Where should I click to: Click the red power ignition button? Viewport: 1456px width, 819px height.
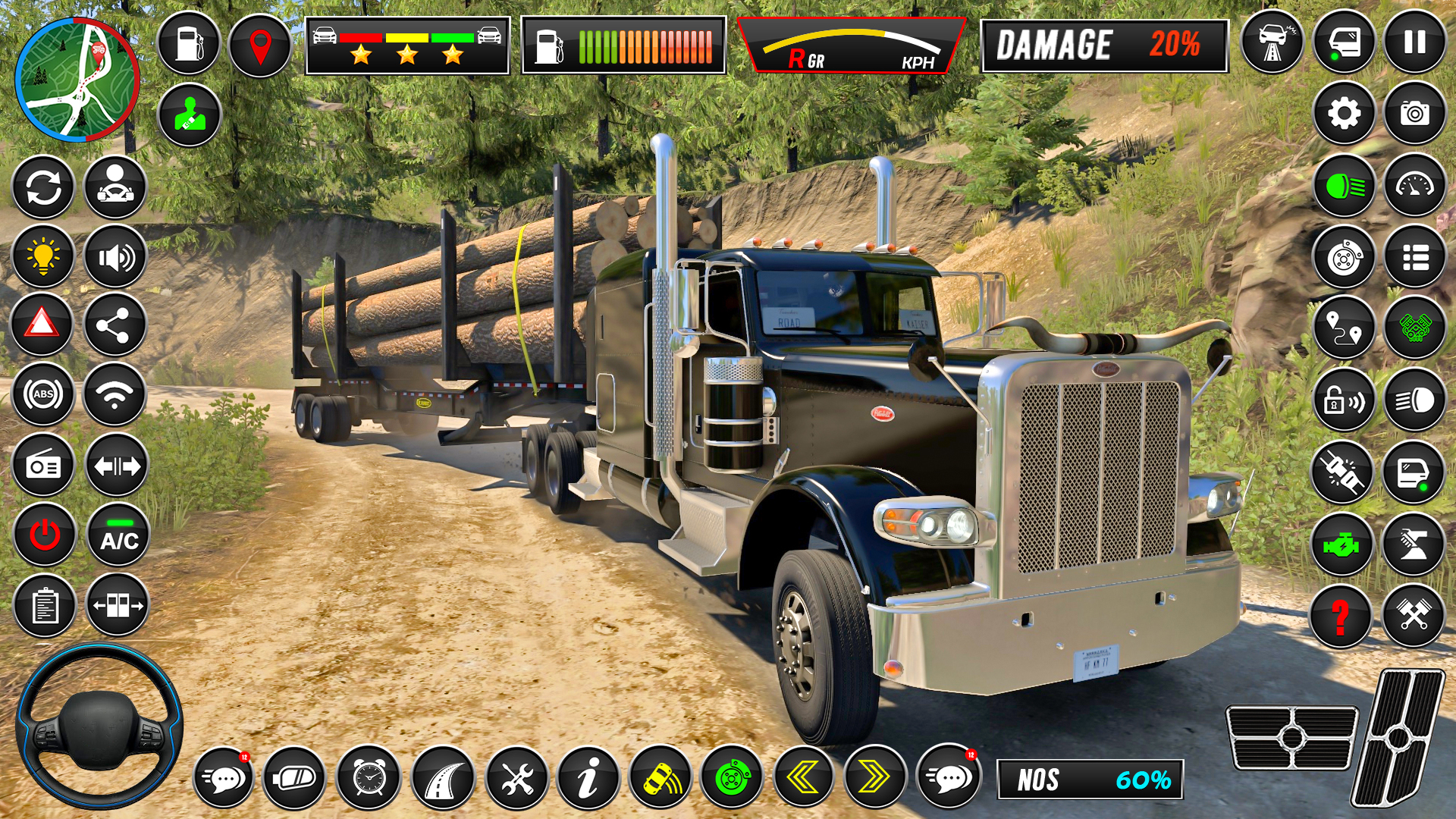44,535
